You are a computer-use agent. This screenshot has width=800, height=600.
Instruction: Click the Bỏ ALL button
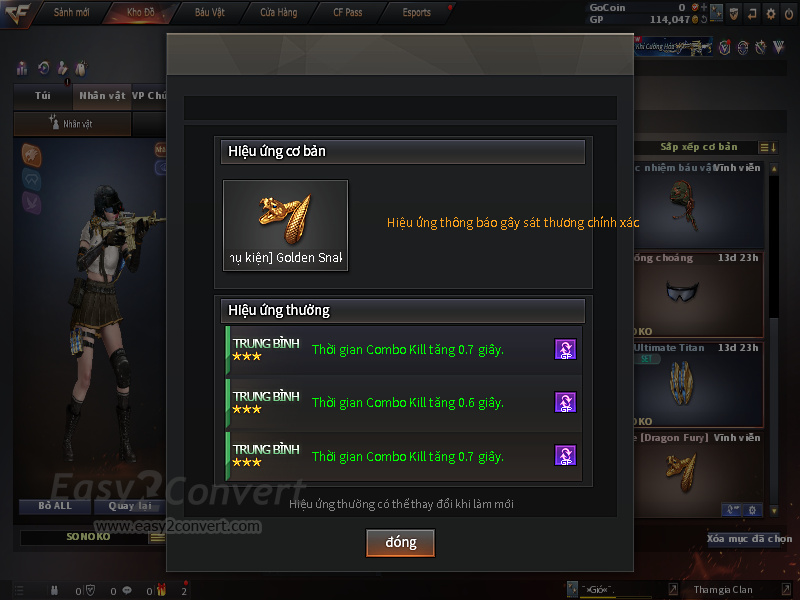coord(55,506)
